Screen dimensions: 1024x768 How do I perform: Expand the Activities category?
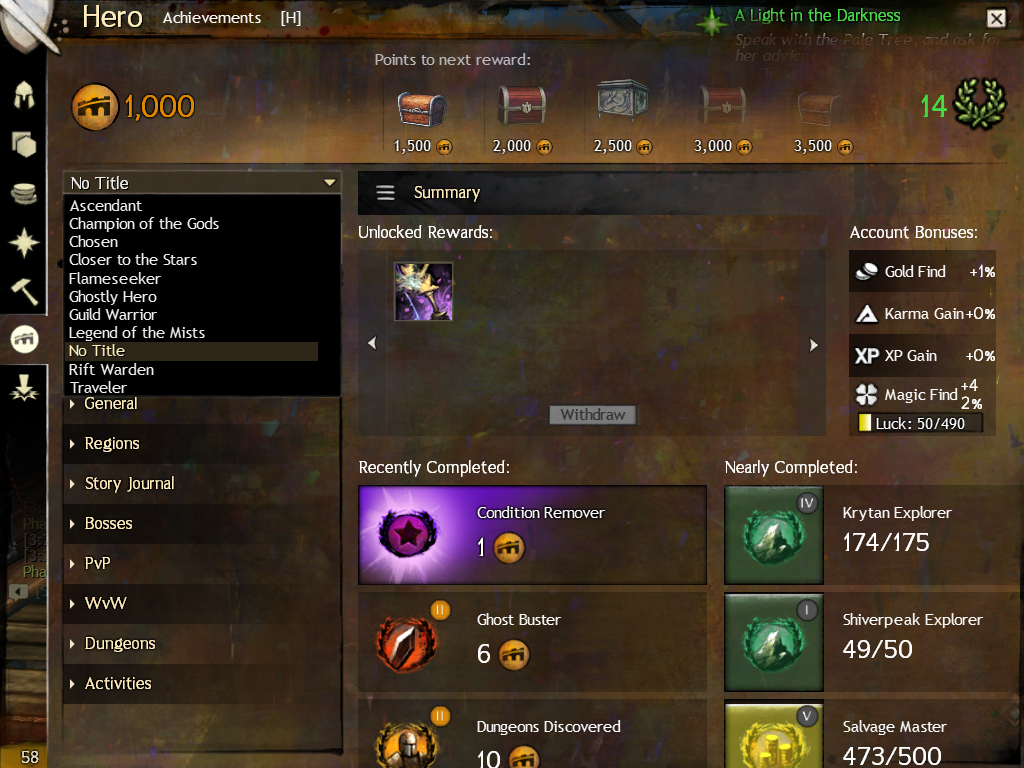[118, 684]
